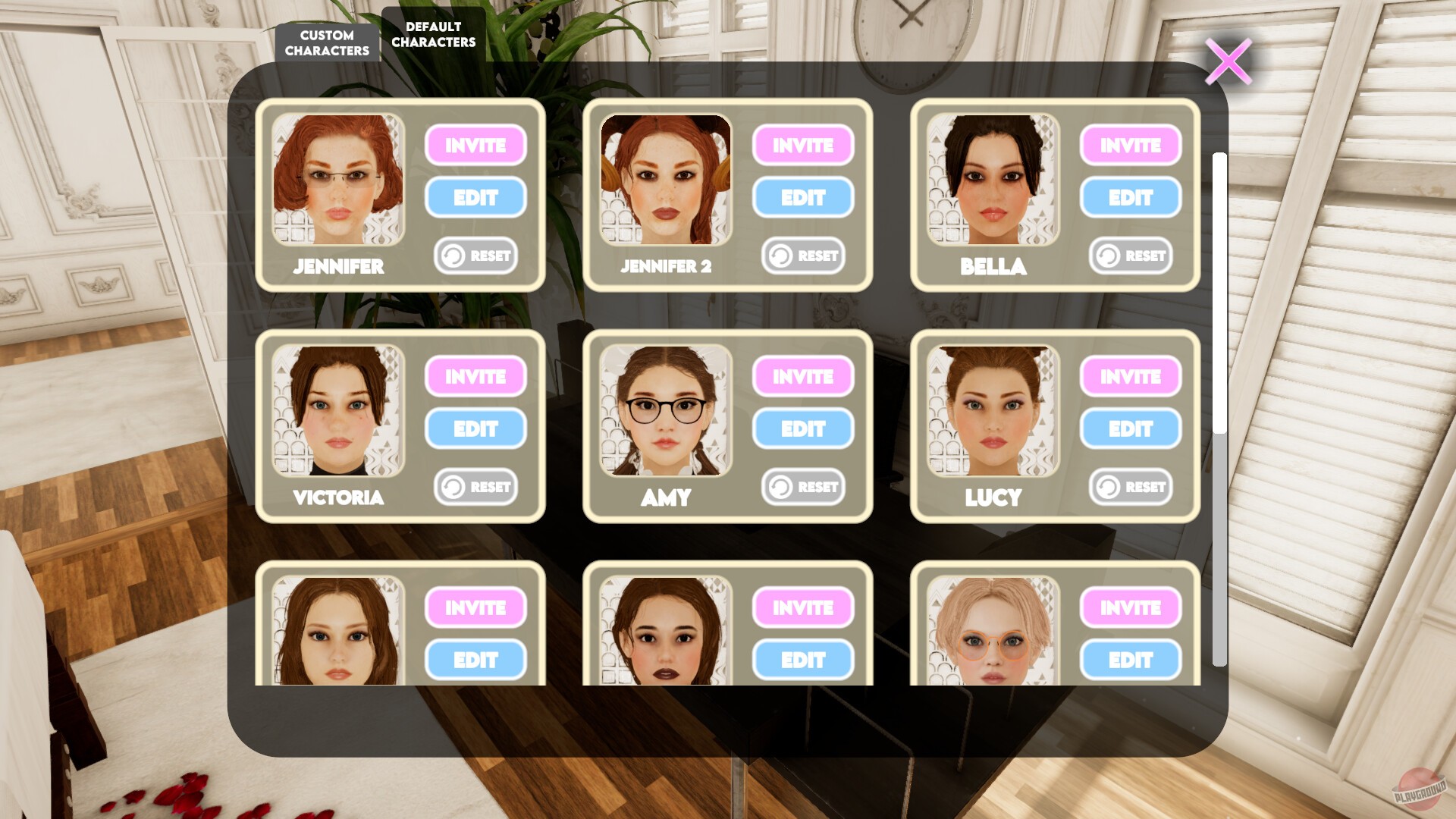
Task: Reset Lucy's character
Action: point(1130,487)
